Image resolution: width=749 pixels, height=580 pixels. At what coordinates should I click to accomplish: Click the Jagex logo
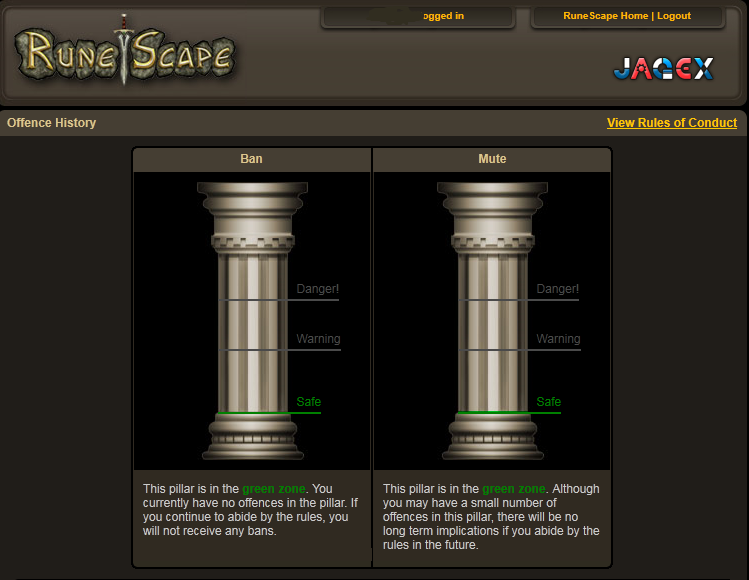pos(663,69)
